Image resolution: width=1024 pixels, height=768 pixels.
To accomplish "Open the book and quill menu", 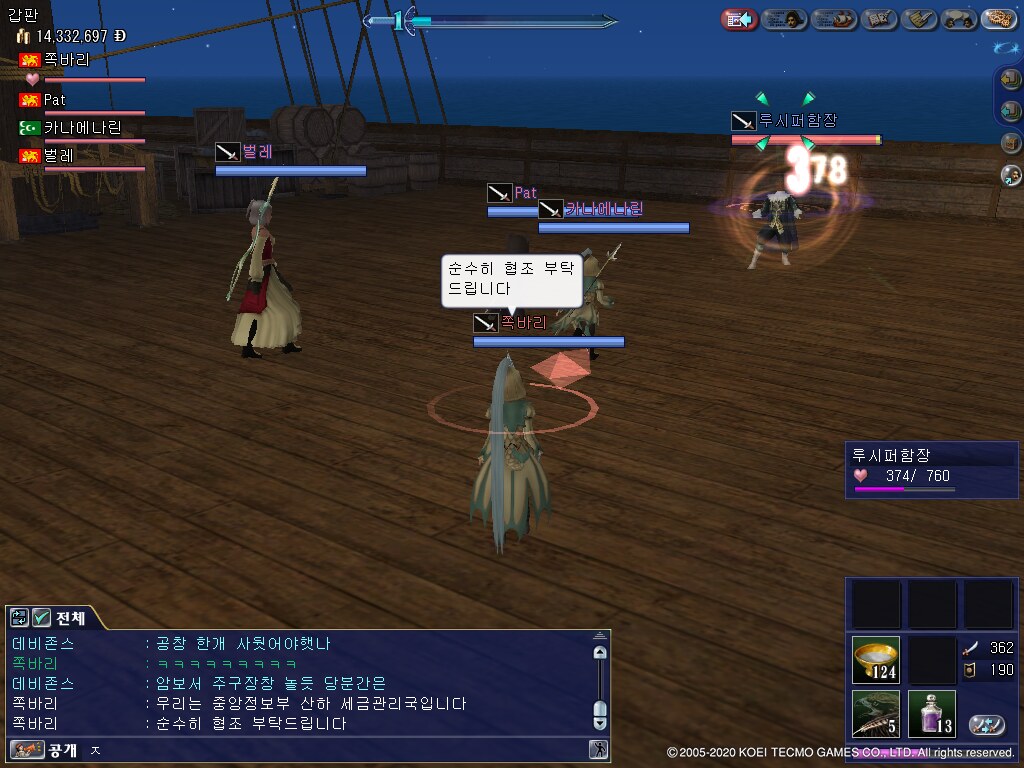I will pyautogui.click(x=879, y=19).
